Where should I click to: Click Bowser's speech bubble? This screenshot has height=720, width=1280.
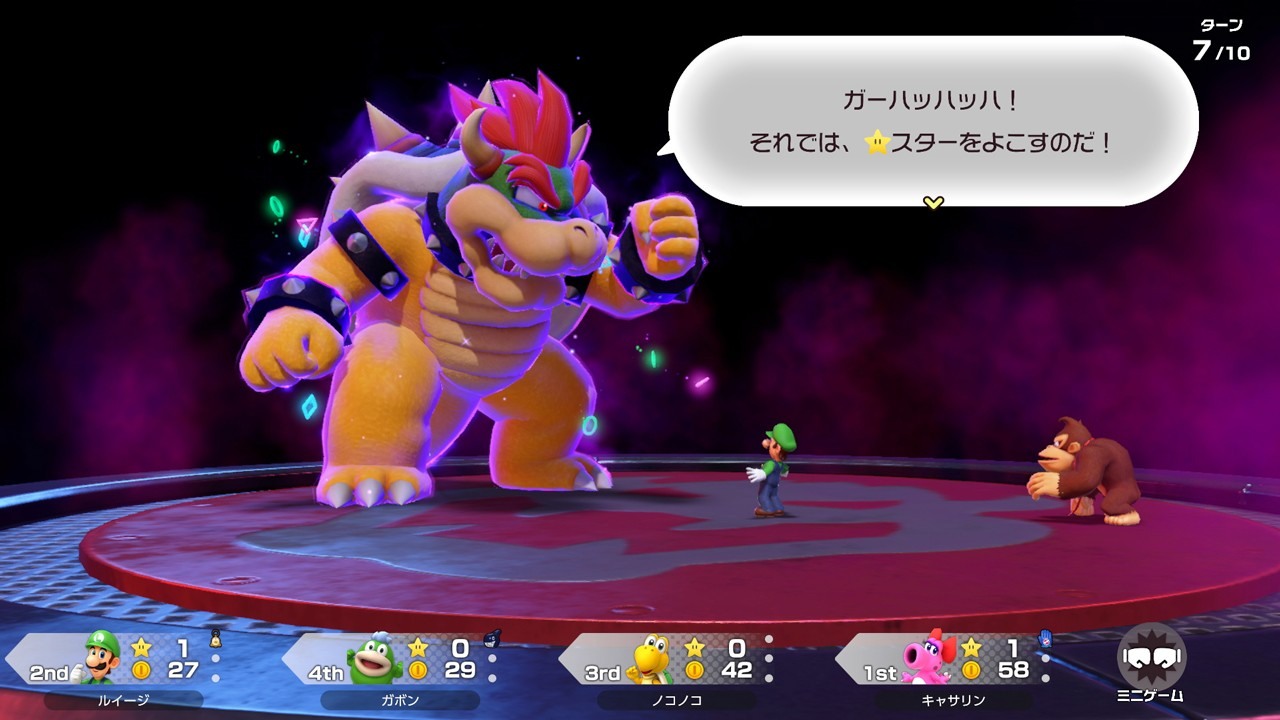click(932, 120)
